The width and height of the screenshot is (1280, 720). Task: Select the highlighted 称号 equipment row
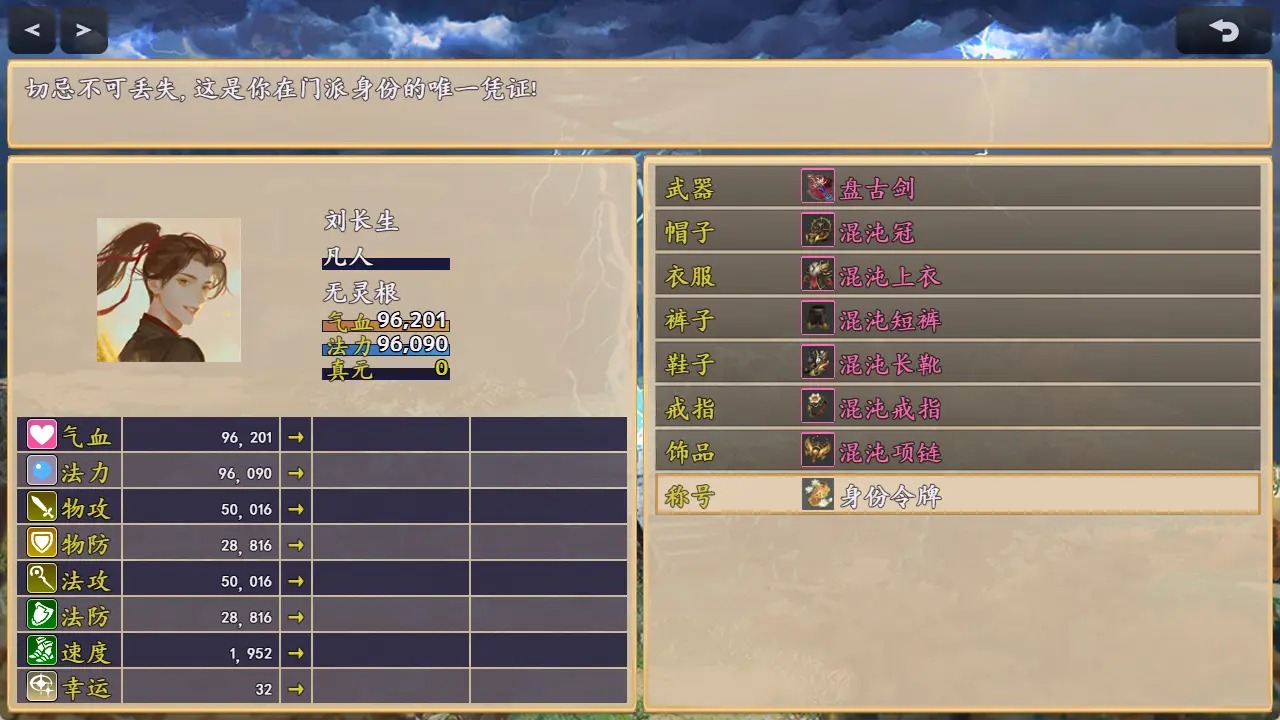coord(955,495)
